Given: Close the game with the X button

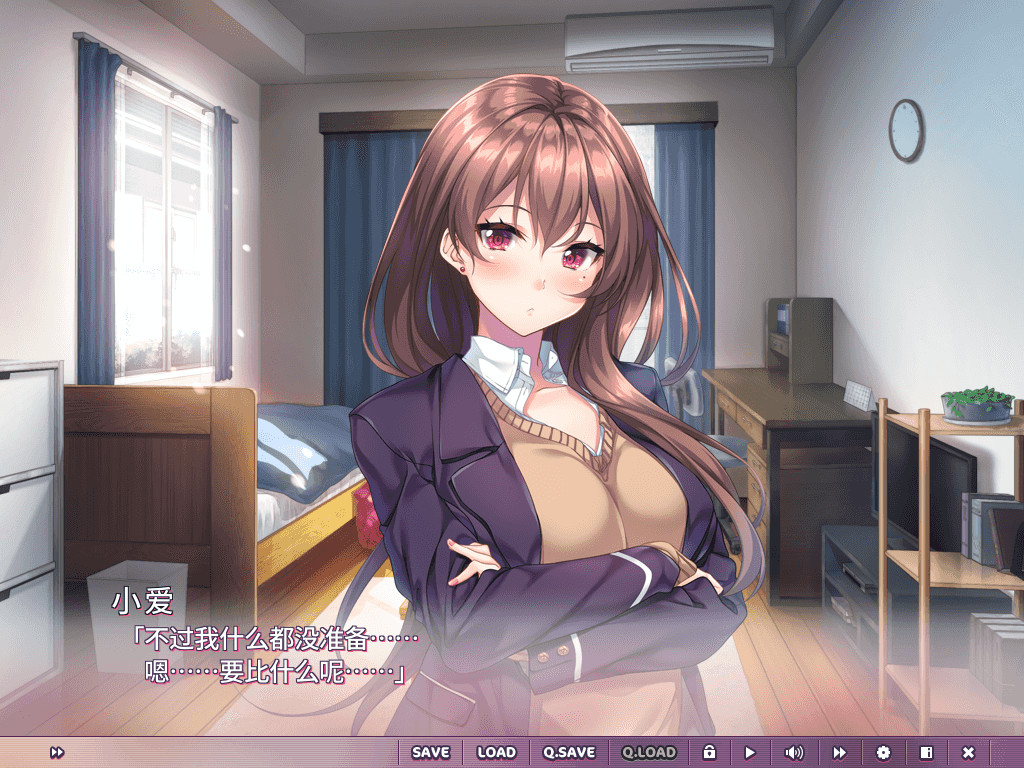Looking at the screenshot, I should coord(968,752).
